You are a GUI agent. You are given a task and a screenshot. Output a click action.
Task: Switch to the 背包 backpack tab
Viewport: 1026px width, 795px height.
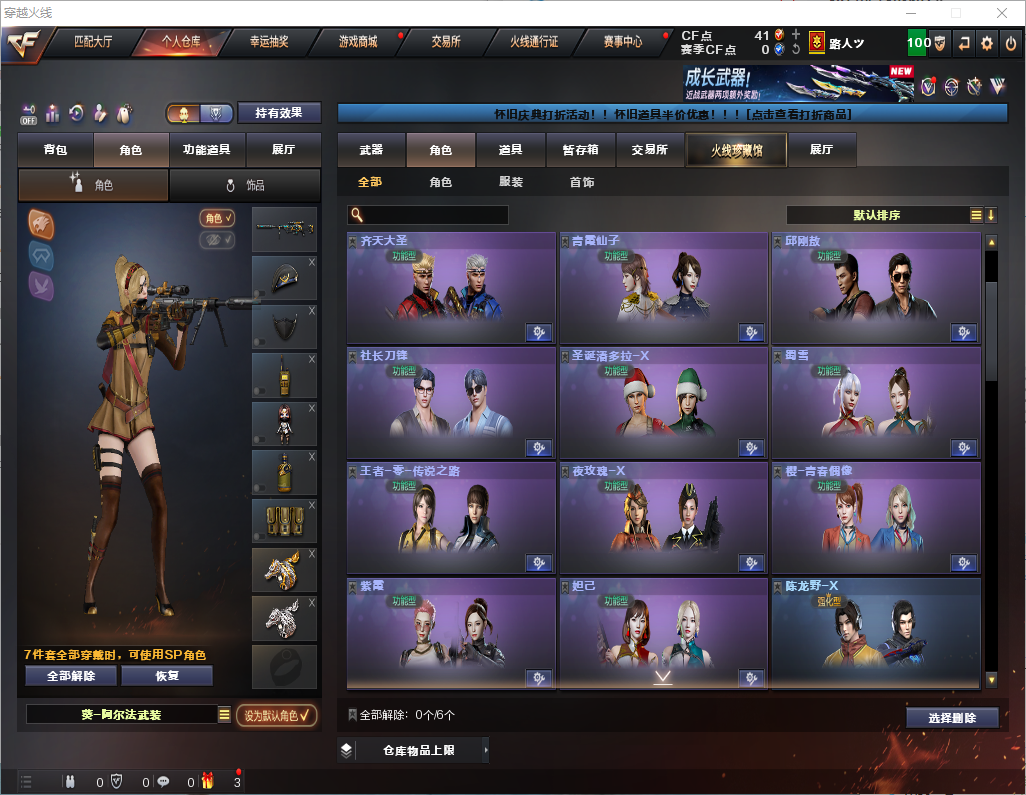55,150
